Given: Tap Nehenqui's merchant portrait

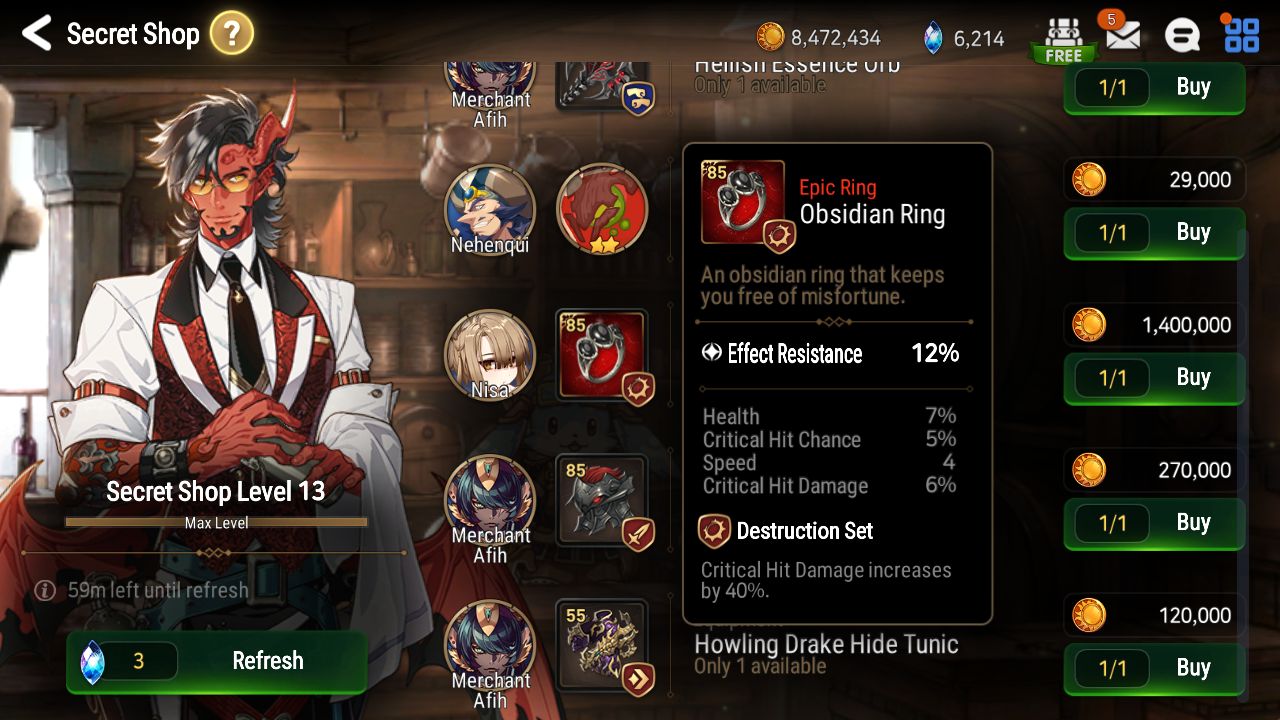Looking at the screenshot, I should (490, 210).
